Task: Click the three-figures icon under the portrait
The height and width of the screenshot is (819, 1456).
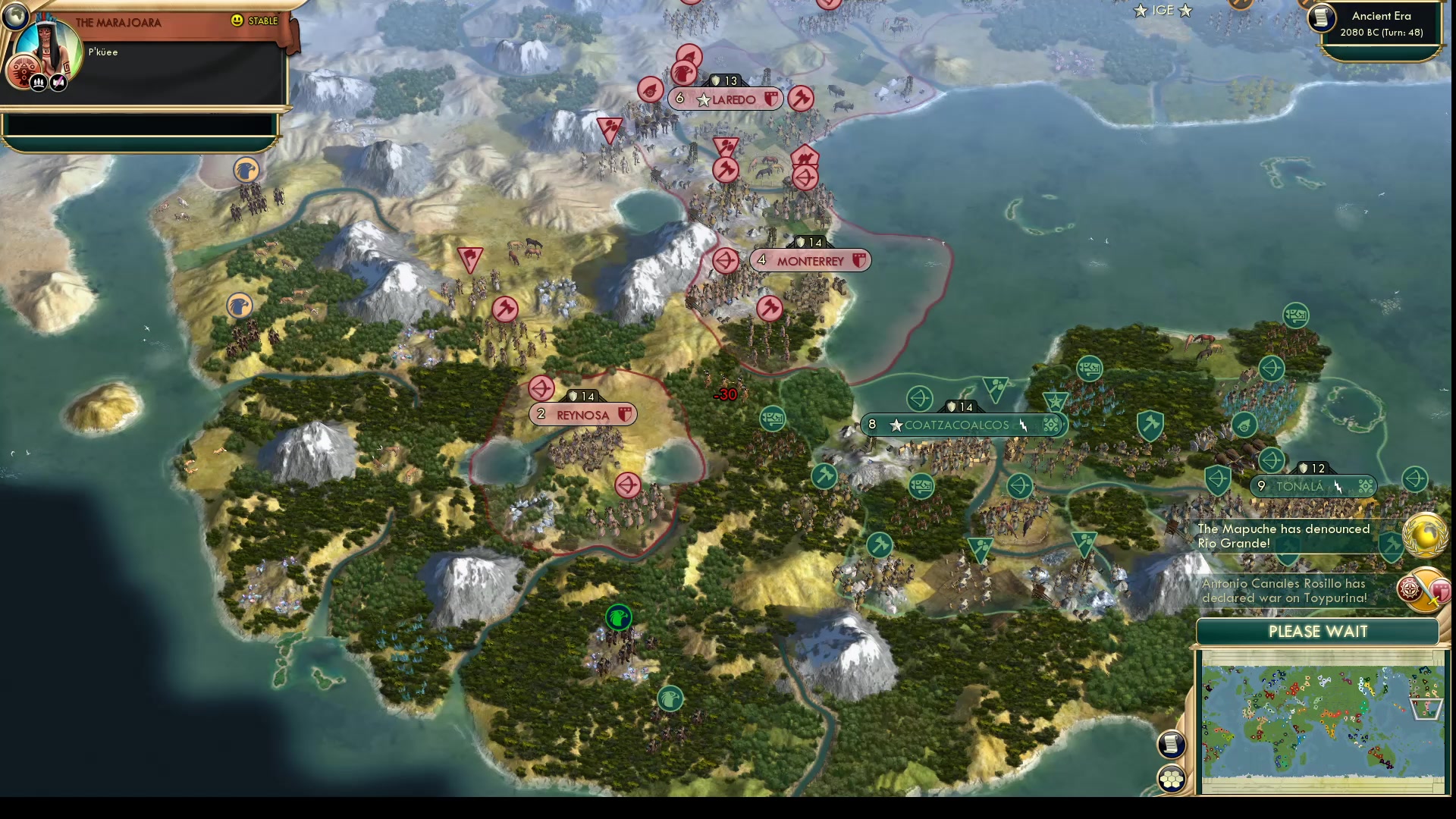Action: [x=39, y=82]
